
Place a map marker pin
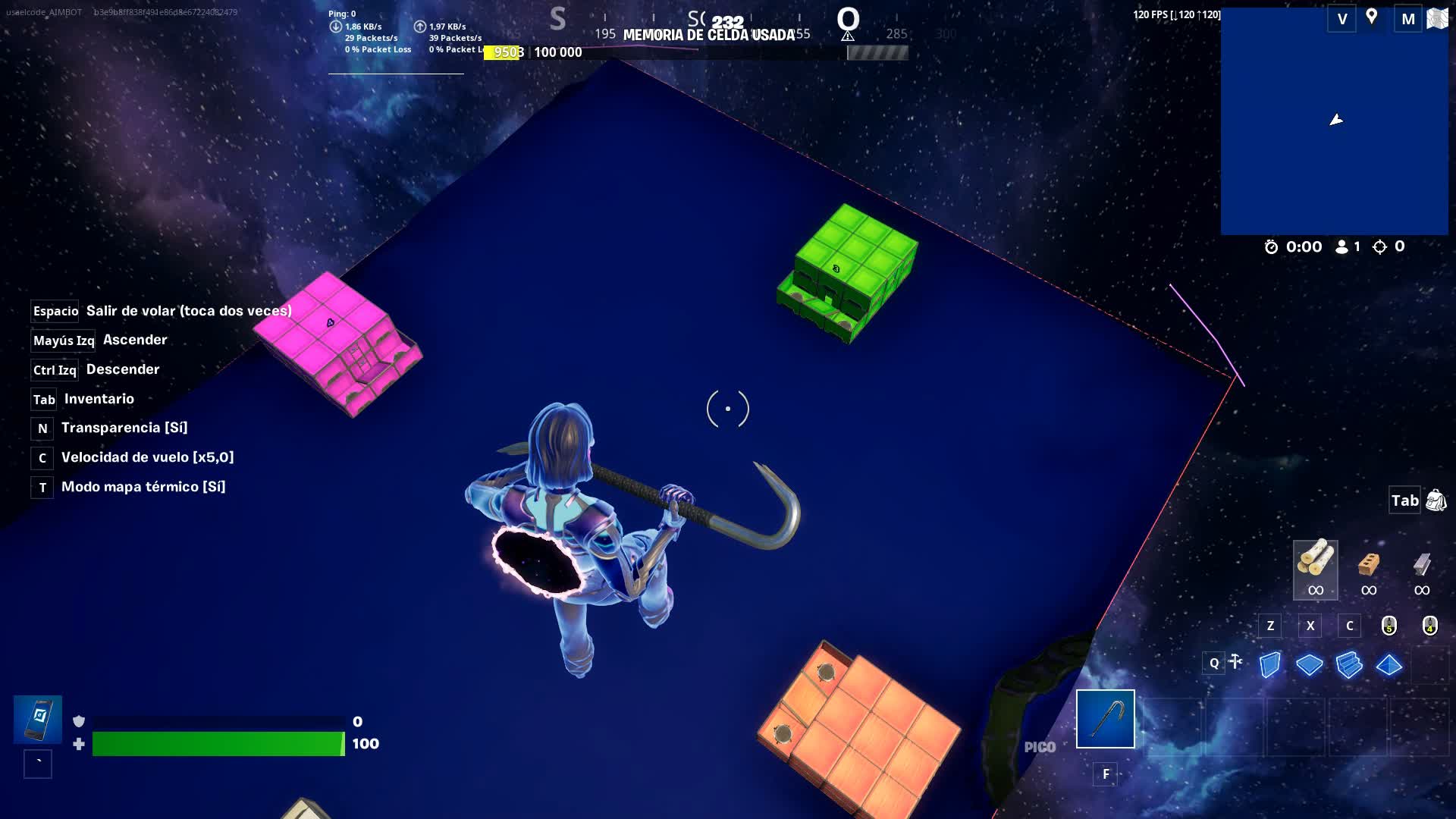tap(1371, 17)
